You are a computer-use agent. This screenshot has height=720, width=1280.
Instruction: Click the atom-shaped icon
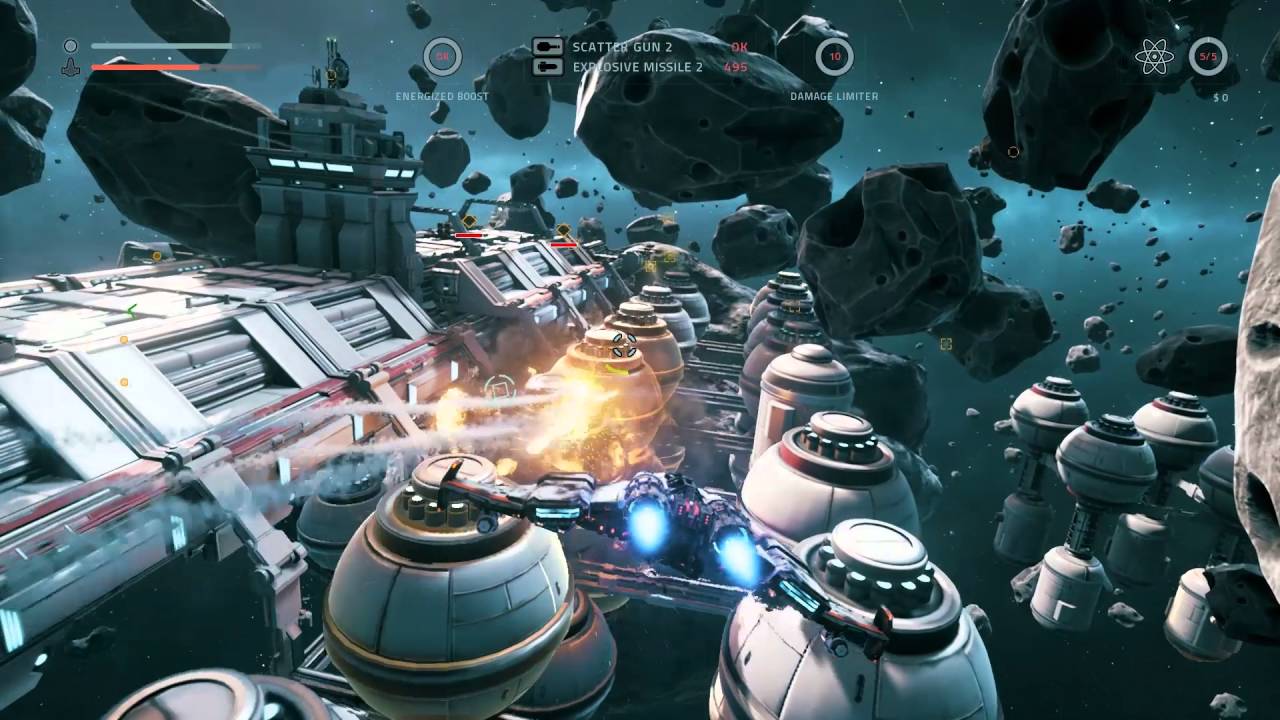coord(1155,56)
